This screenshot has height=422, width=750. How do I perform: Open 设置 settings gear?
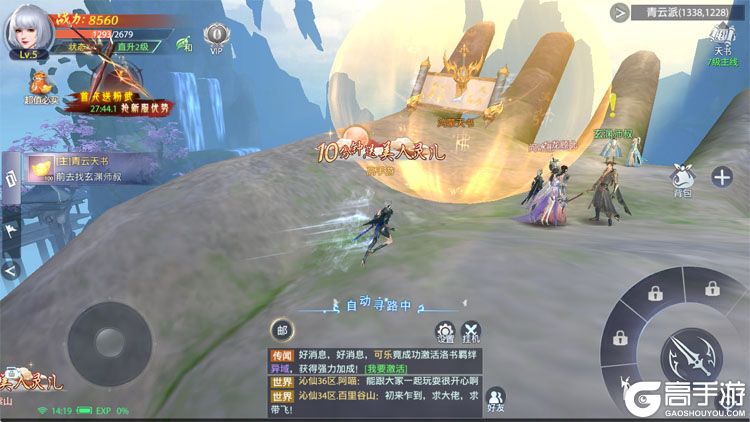[x=445, y=335]
